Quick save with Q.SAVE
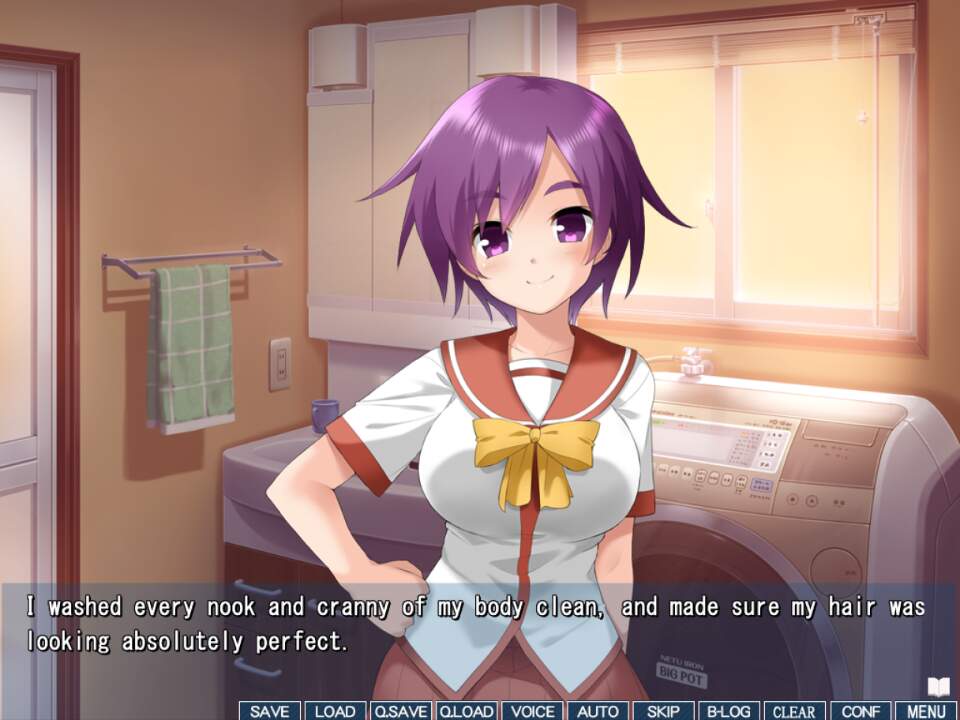This screenshot has height=720, width=960. point(401,711)
